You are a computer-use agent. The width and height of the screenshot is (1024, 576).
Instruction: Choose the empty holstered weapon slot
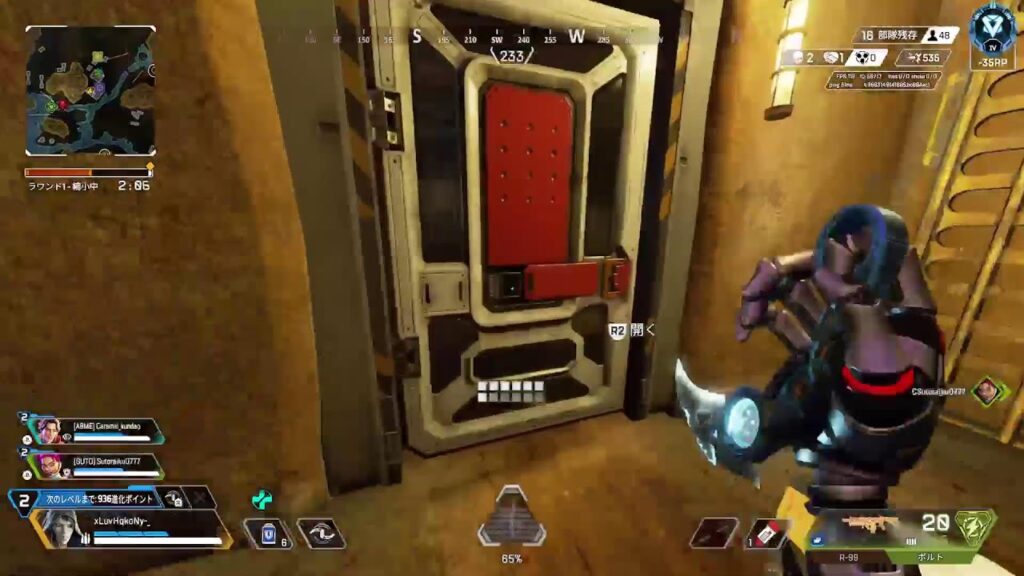[x=714, y=533]
